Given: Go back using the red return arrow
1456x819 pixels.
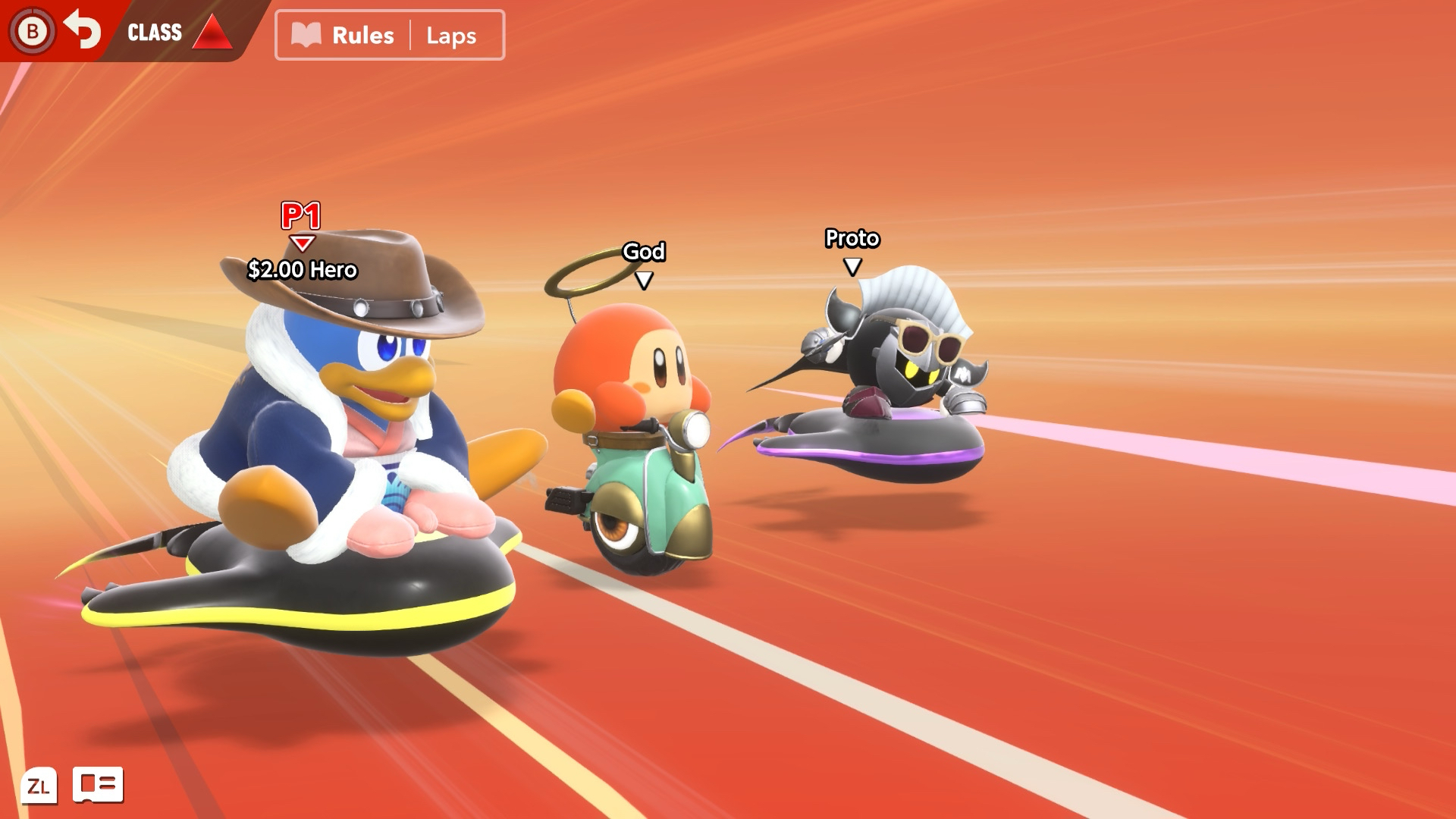Looking at the screenshot, I should pyautogui.click(x=82, y=30).
